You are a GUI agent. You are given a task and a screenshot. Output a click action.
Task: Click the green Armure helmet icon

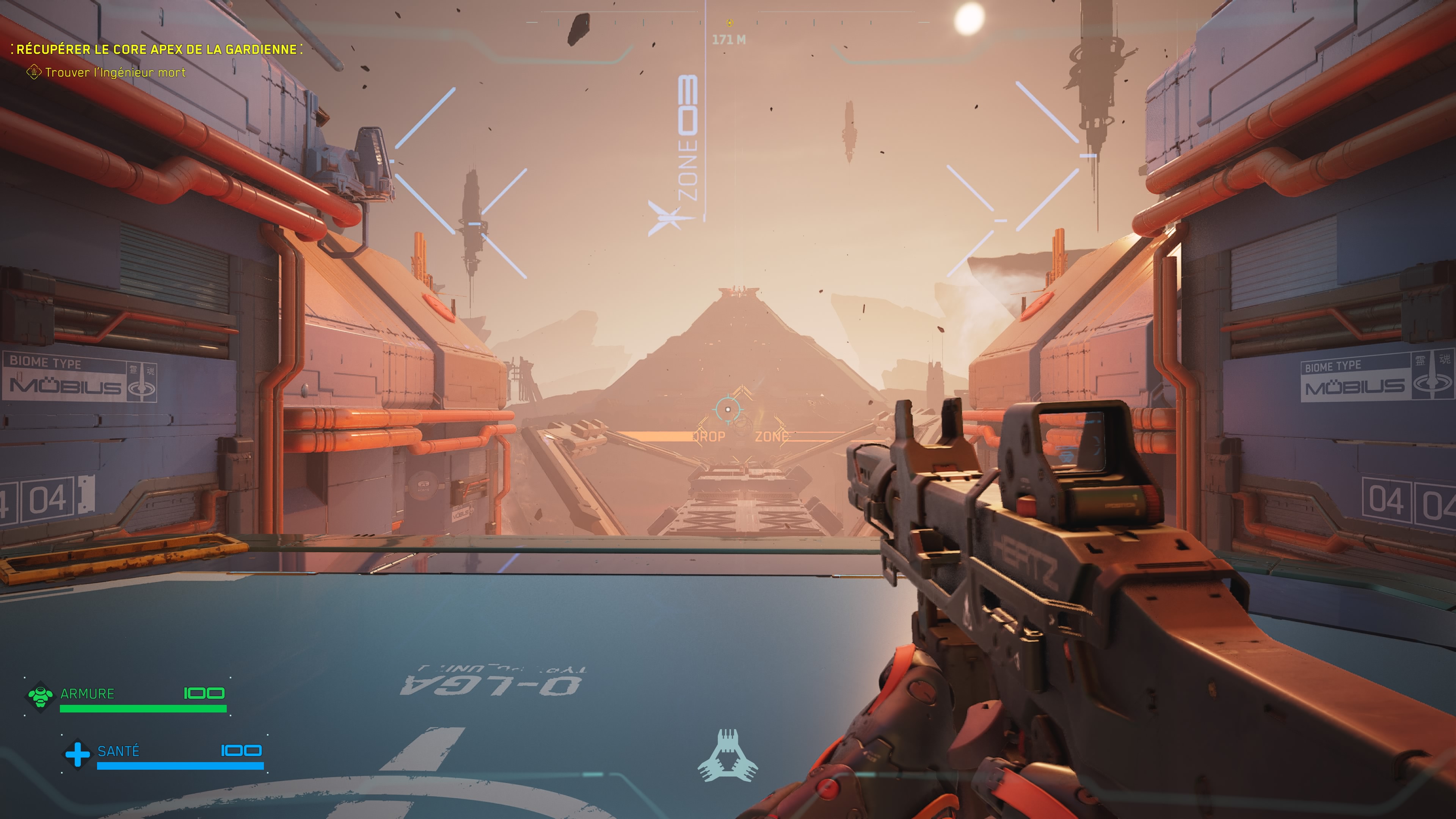[x=40, y=696]
